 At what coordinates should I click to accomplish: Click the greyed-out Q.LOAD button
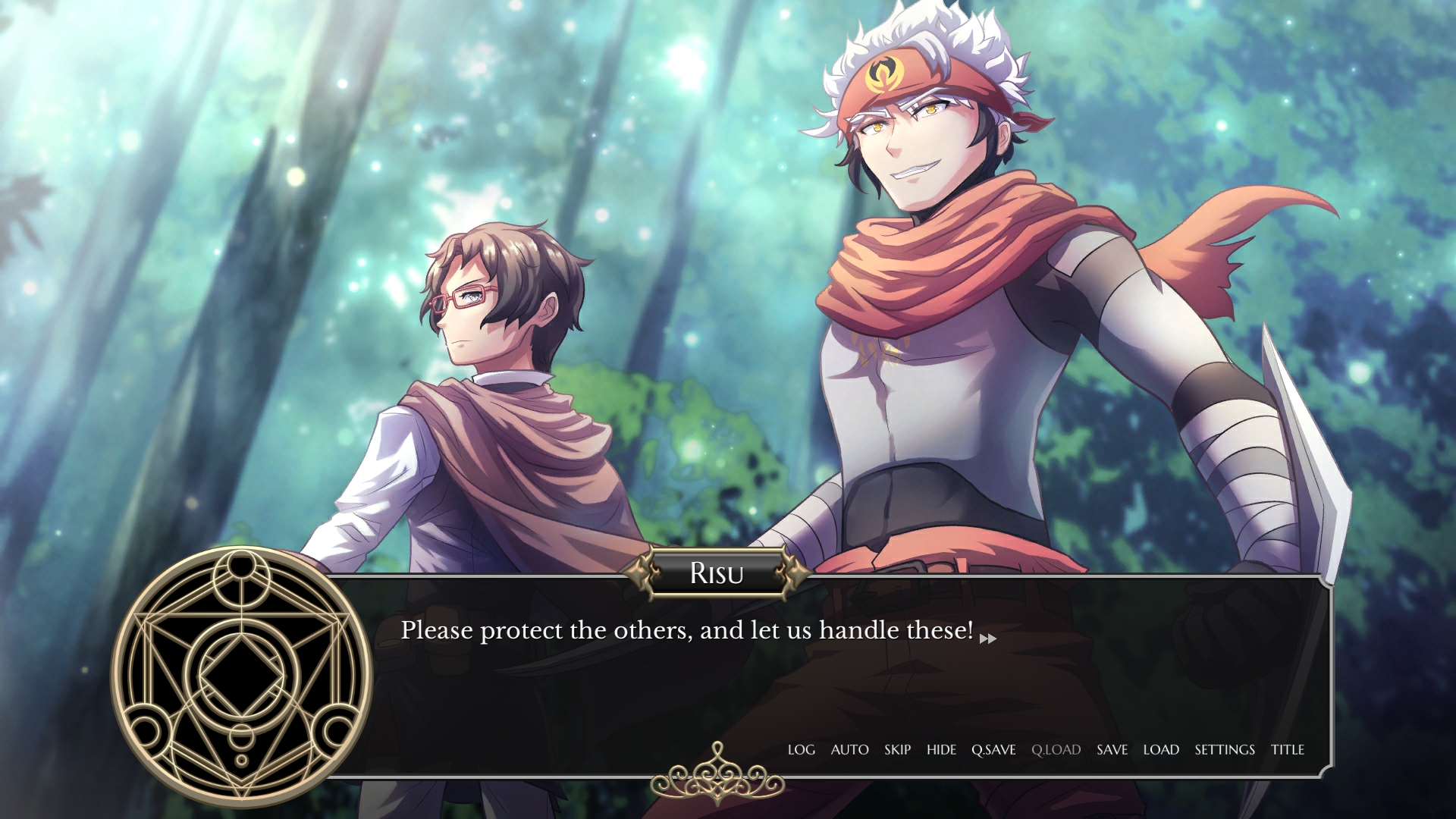click(x=1056, y=750)
